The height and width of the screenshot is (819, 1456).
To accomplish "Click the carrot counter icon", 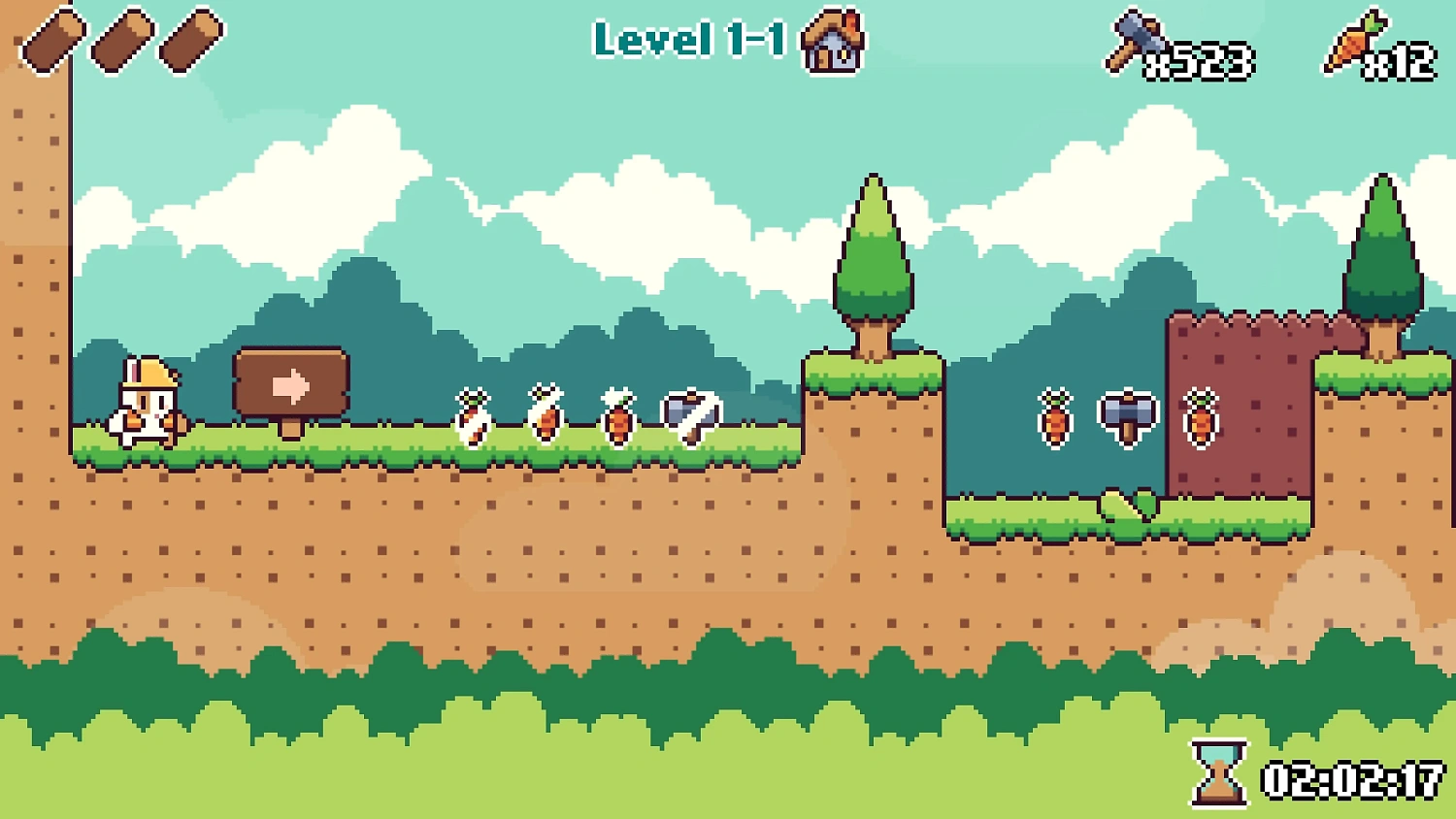I will [x=1354, y=41].
